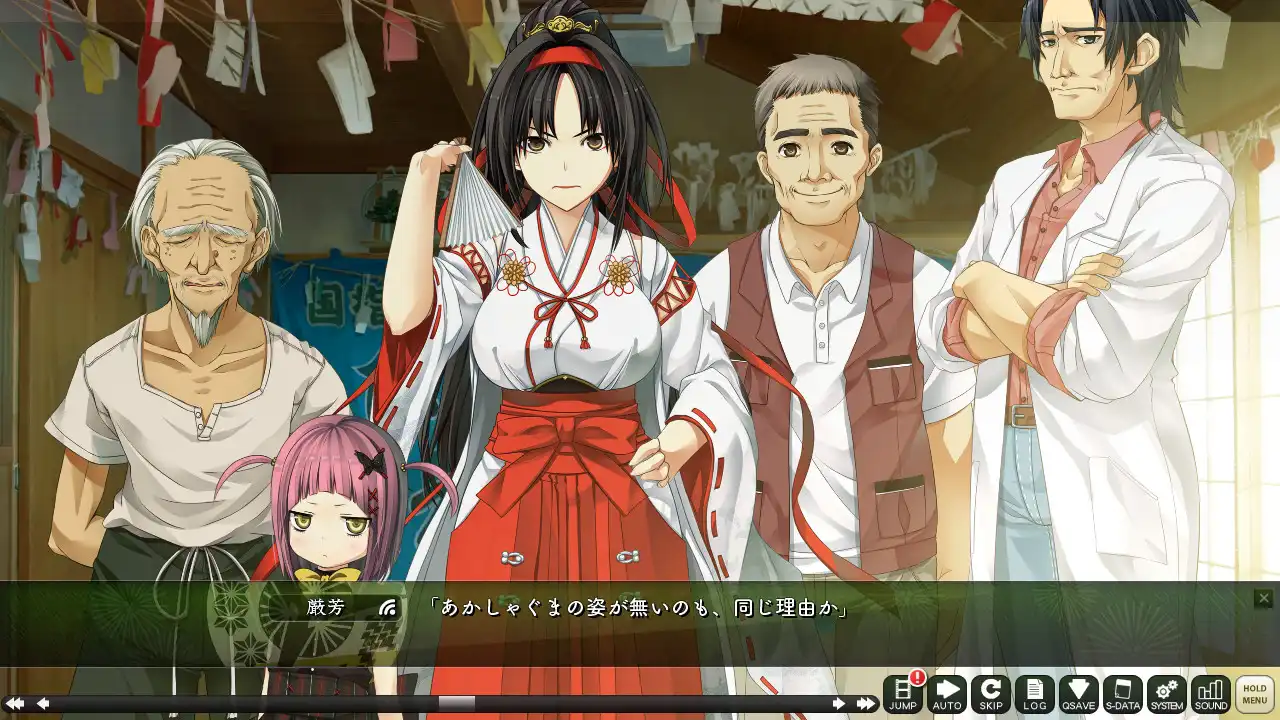Jump to the start with double left arrows
Screen dimensions: 1280x720
[14, 704]
